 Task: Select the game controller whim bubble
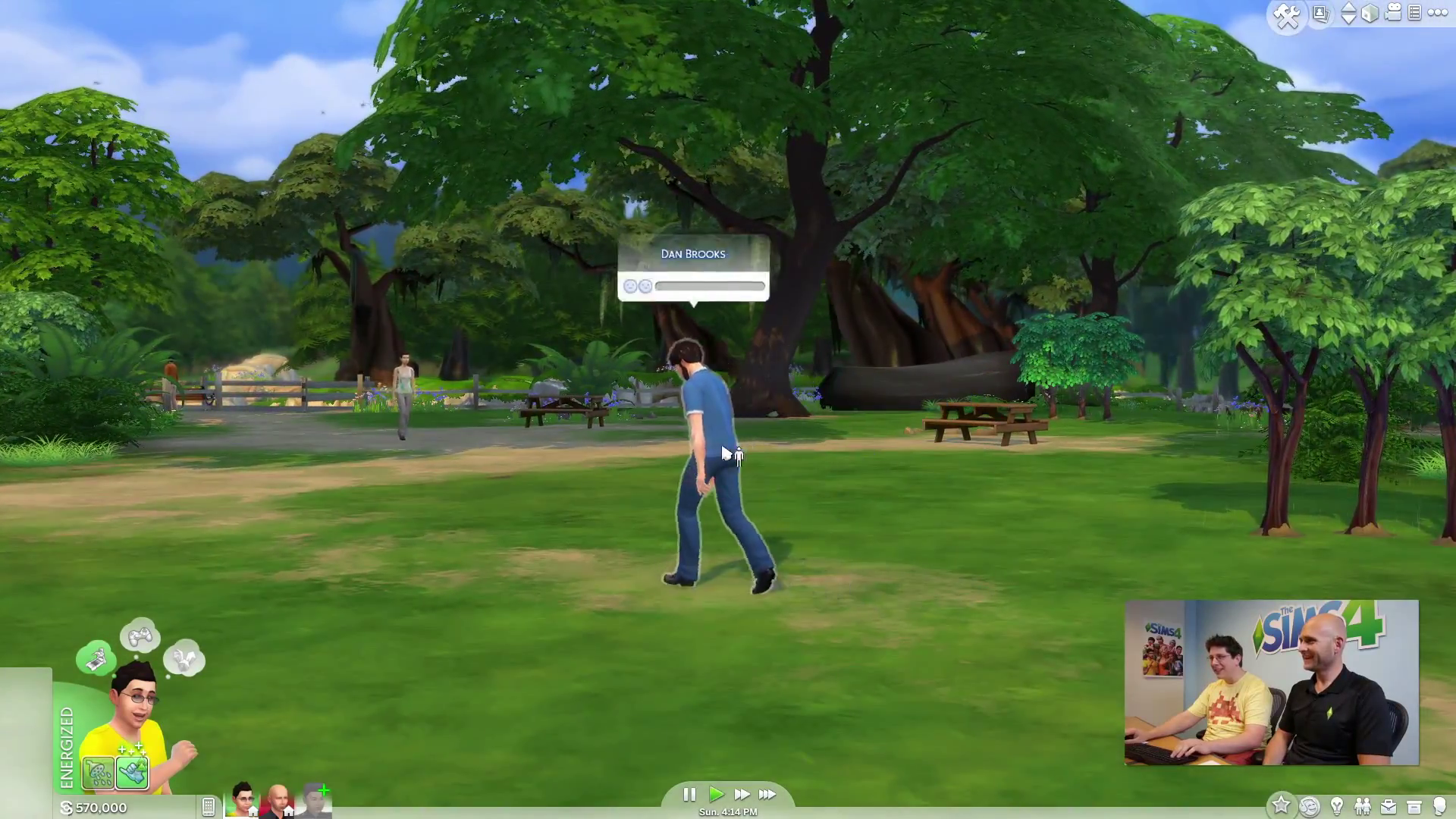tap(140, 636)
